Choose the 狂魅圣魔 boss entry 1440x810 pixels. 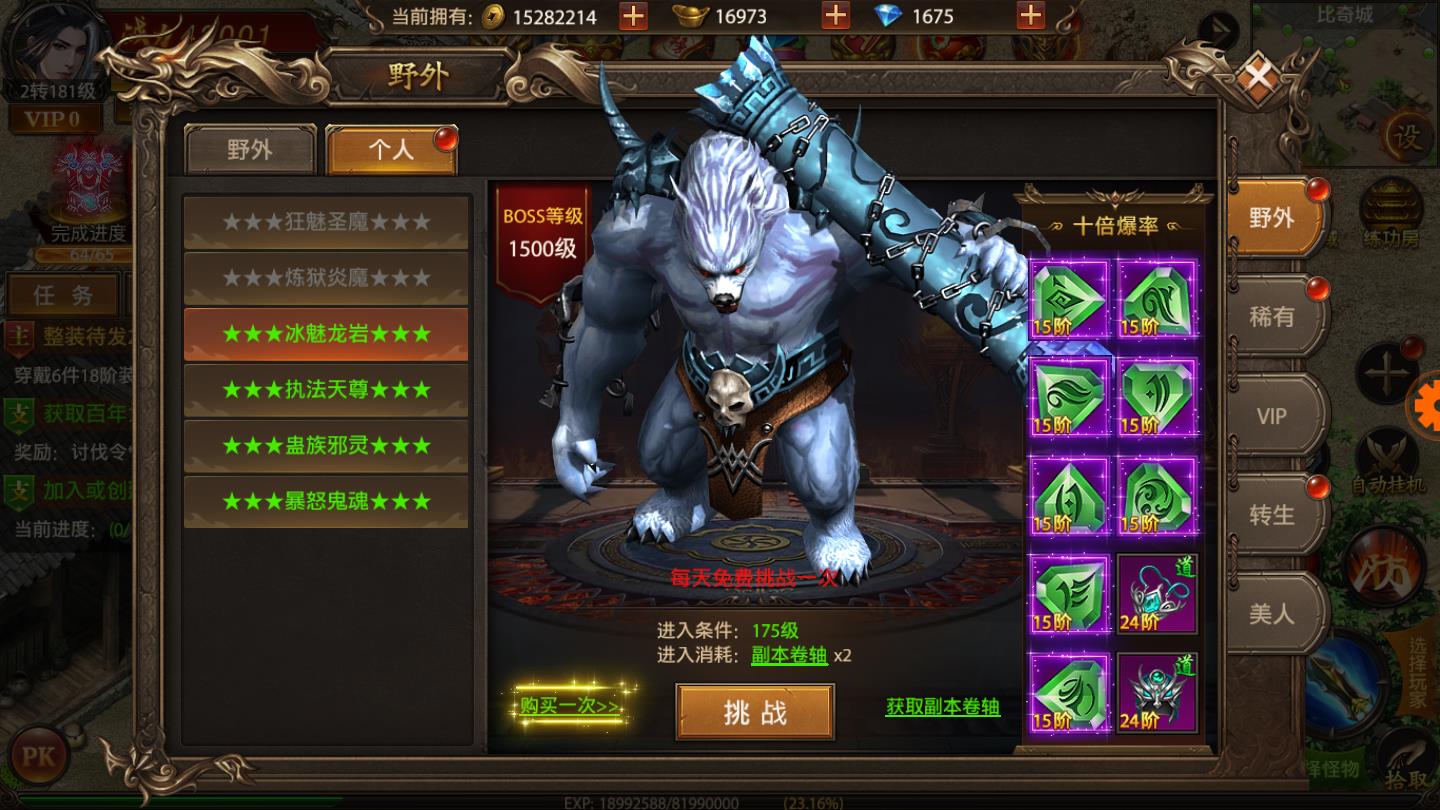326,222
